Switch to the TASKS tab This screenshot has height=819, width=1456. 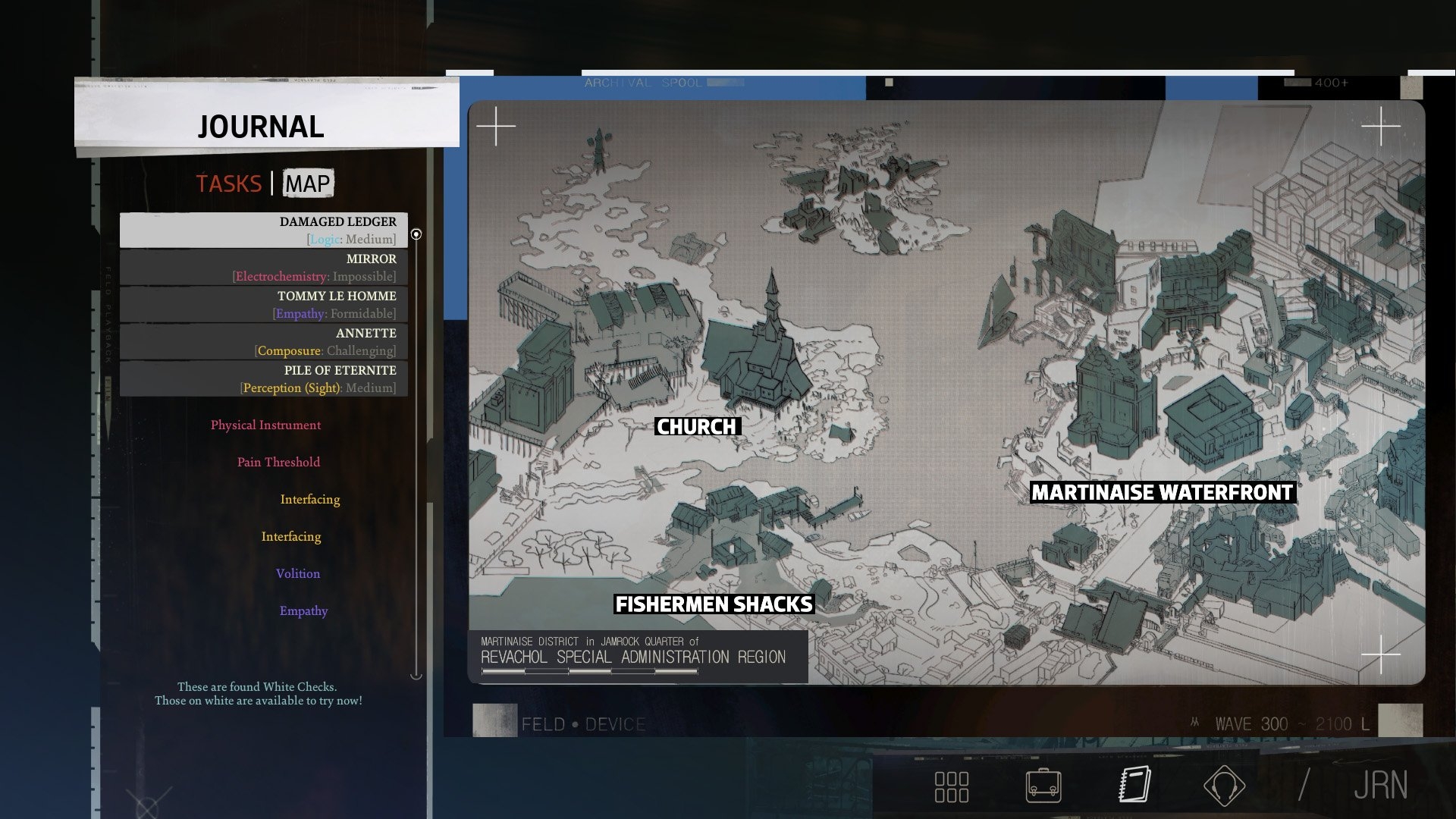[x=229, y=184]
